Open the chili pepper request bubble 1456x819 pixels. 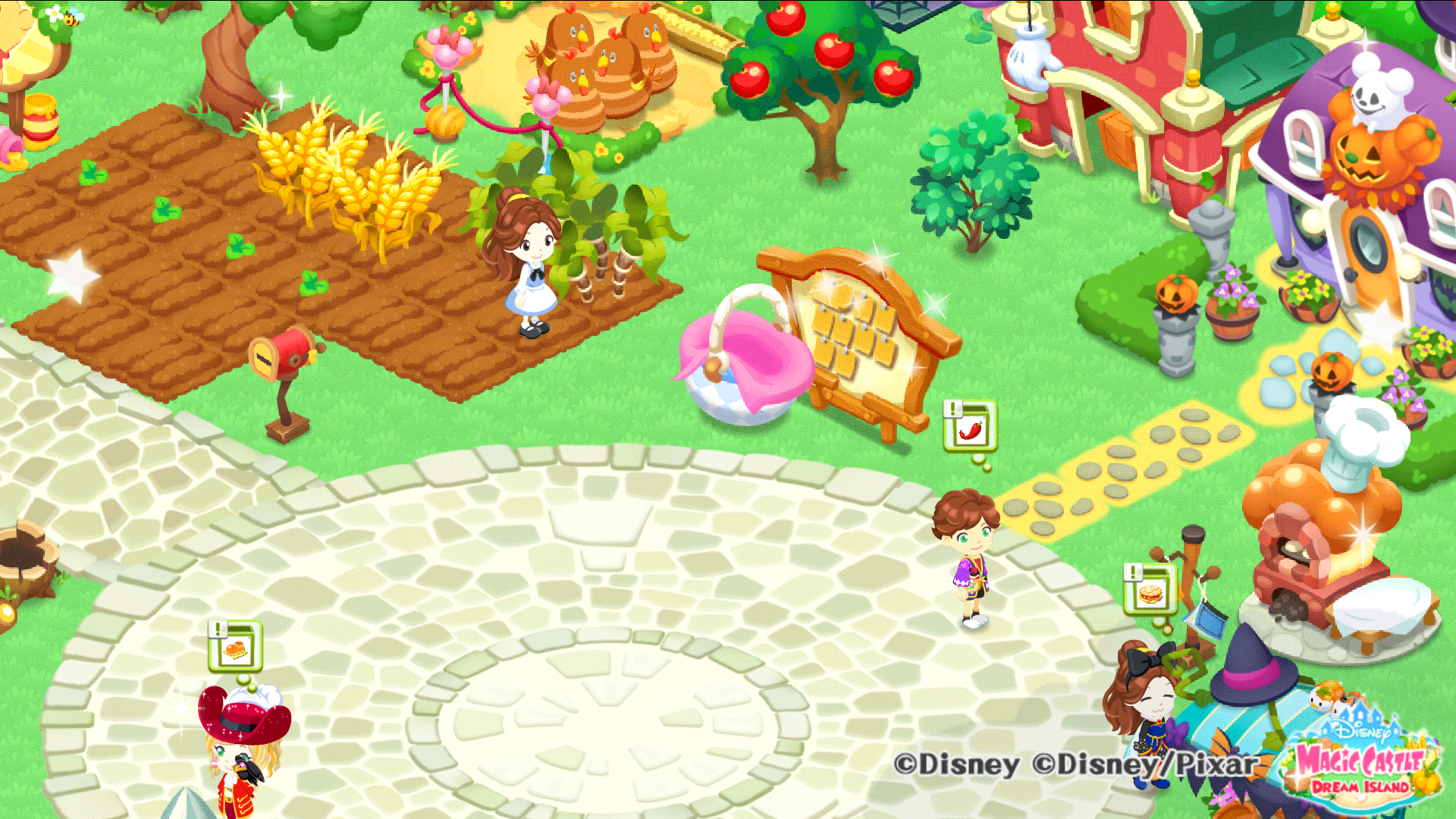[x=970, y=427]
